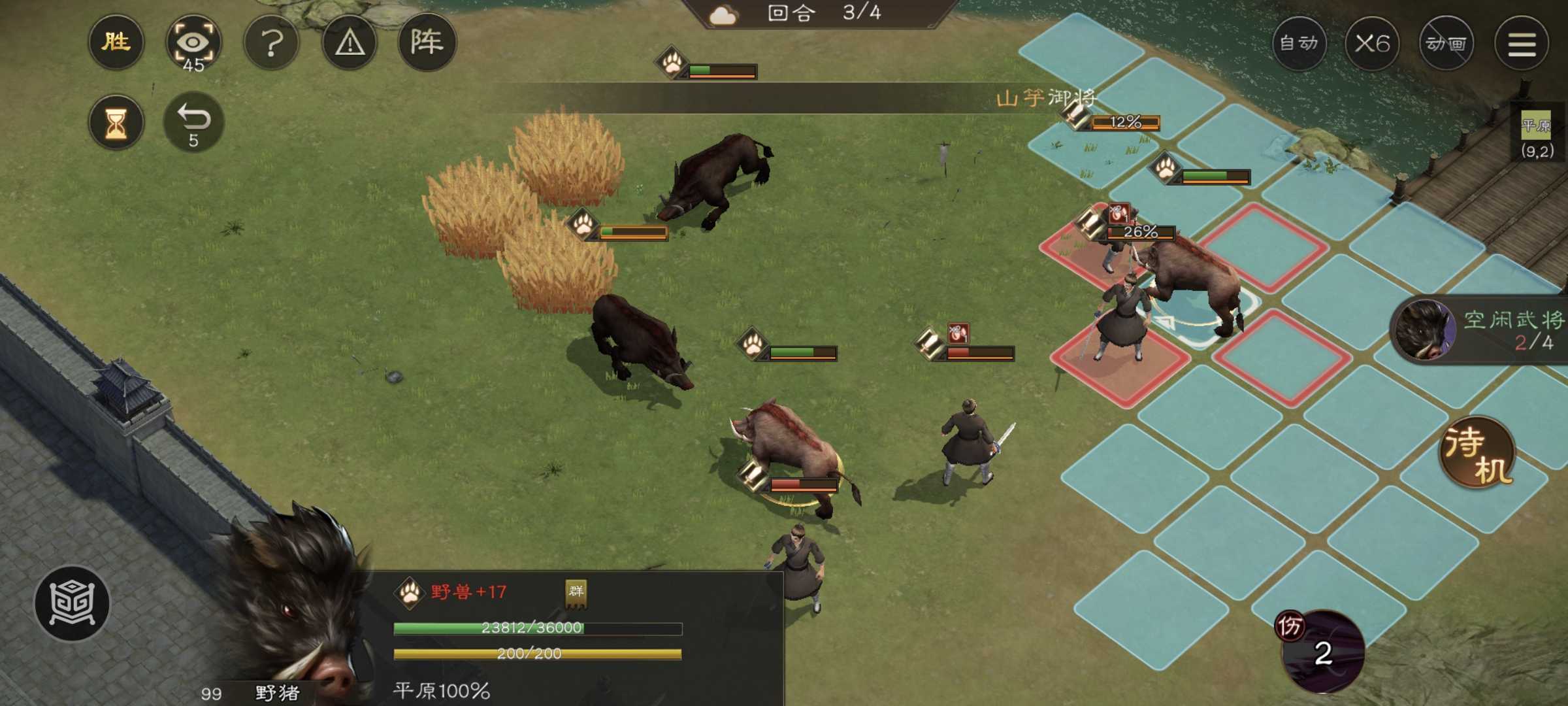This screenshot has height=706, width=1568.
Task: Click the warning triangle alert icon
Action: tap(350, 42)
